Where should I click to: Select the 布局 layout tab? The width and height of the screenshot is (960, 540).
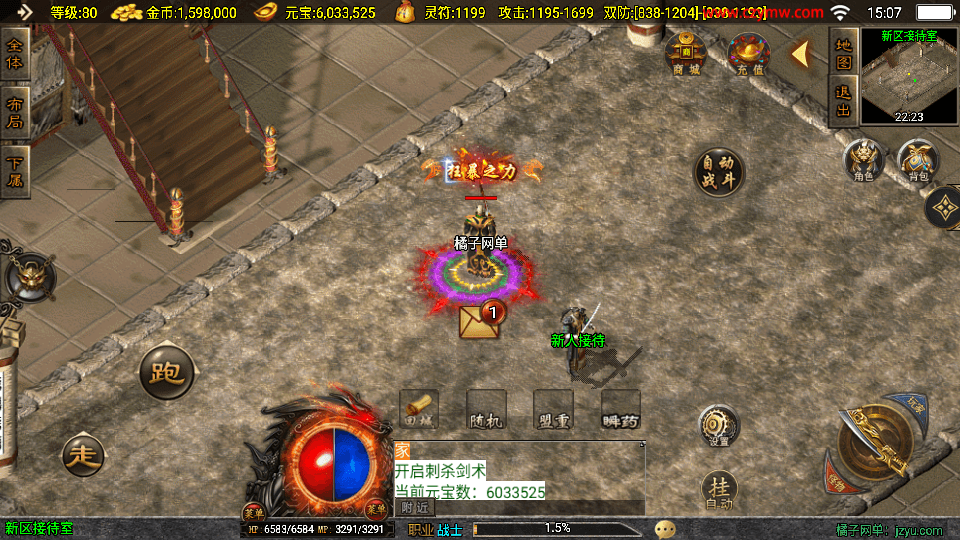[14, 112]
